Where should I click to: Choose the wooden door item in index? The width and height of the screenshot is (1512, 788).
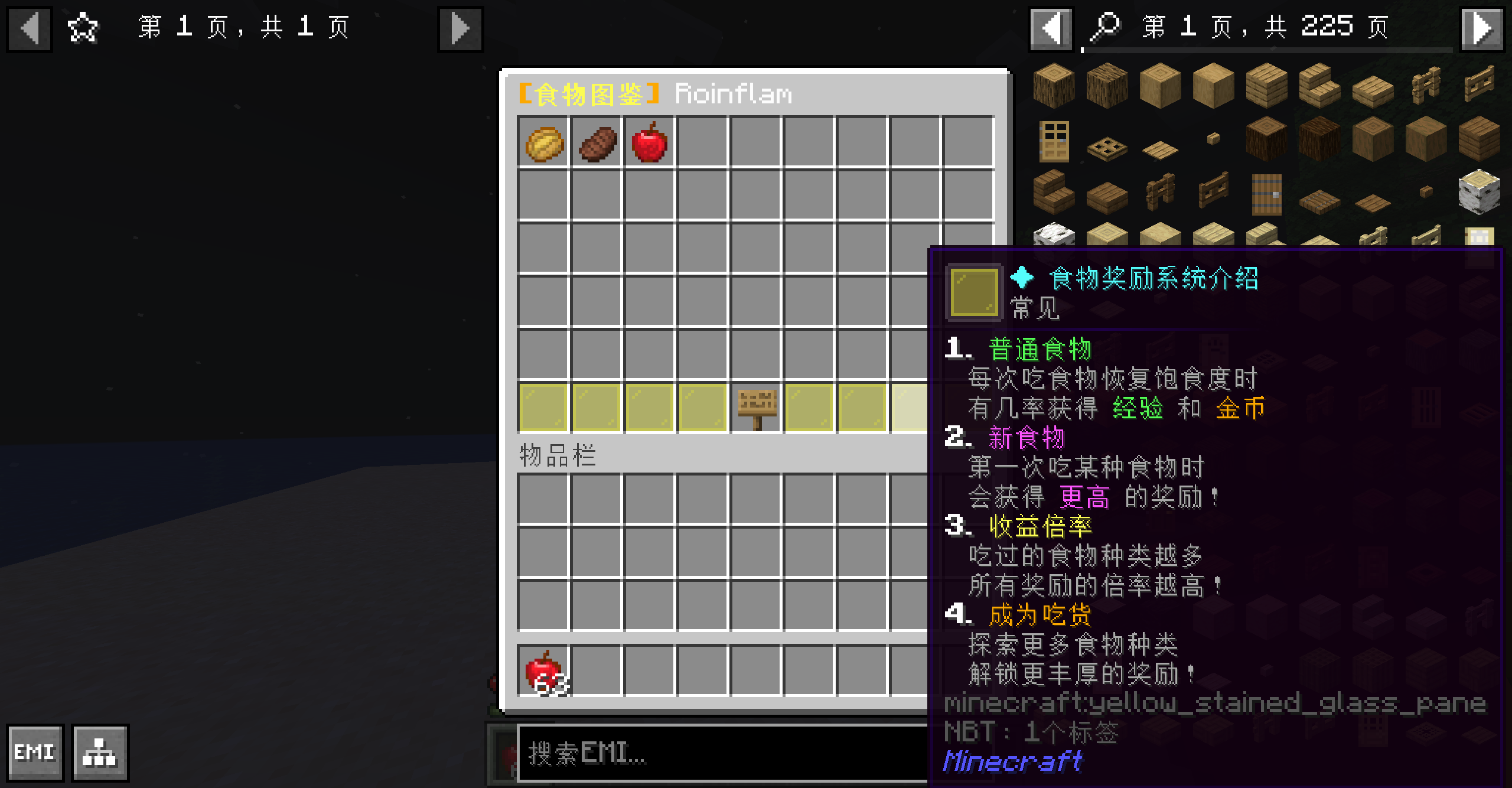point(1054,142)
